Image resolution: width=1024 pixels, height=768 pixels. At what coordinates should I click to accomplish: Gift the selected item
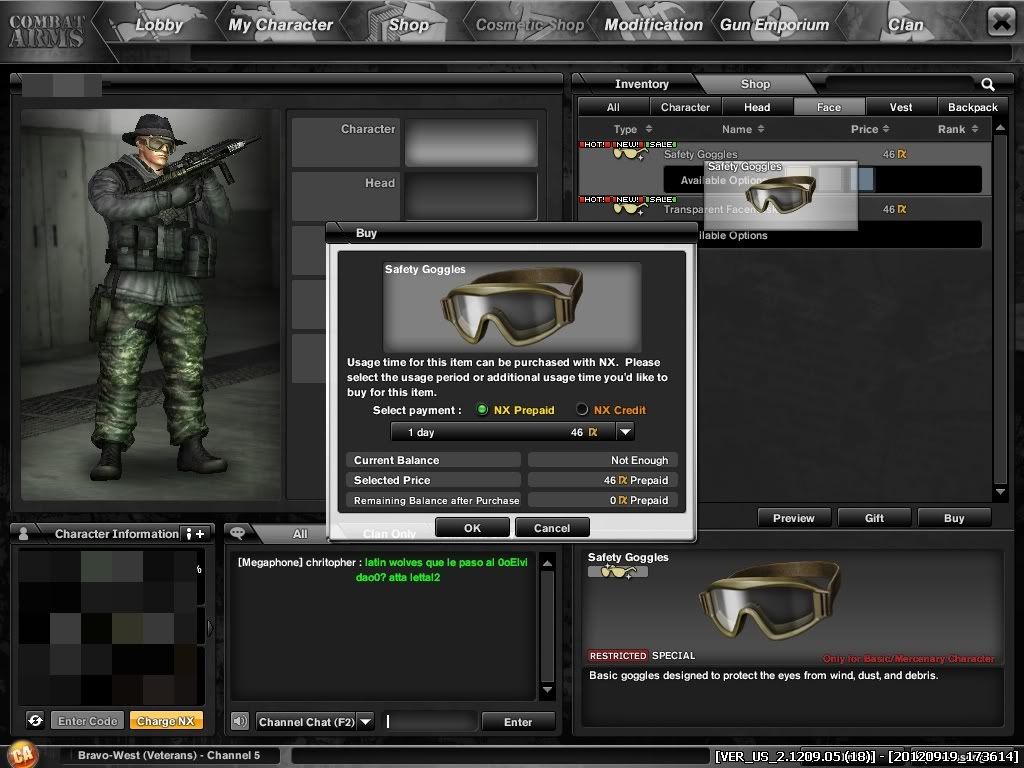[874, 518]
